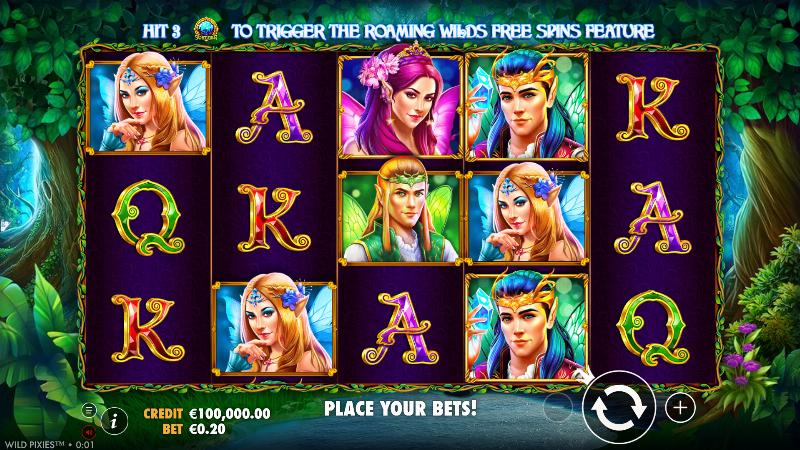Open the hamburger settings menu

pyautogui.click(x=89, y=410)
